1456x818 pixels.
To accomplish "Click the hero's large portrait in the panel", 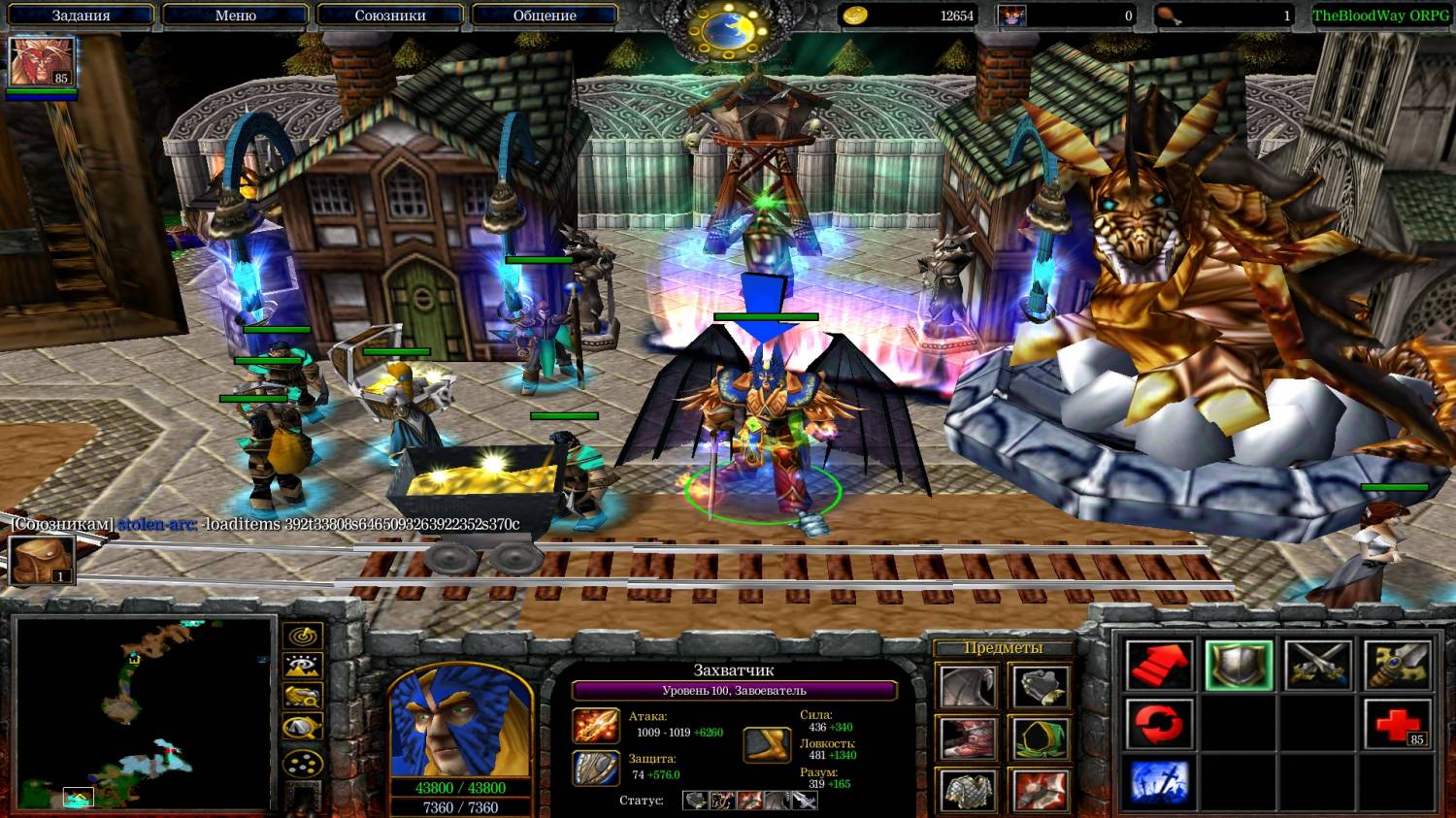I will [460, 722].
